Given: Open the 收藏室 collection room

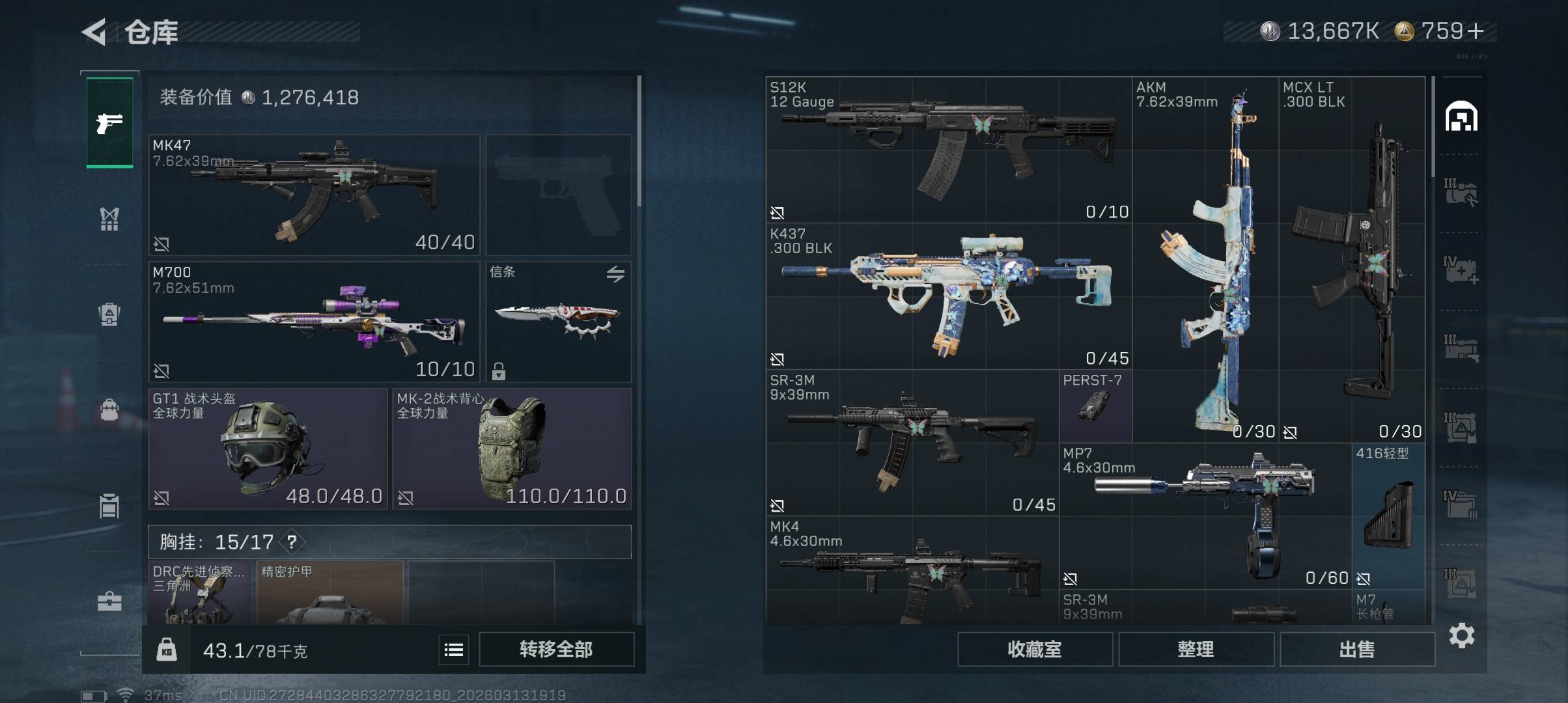Looking at the screenshot, I should click(1034, 649).
